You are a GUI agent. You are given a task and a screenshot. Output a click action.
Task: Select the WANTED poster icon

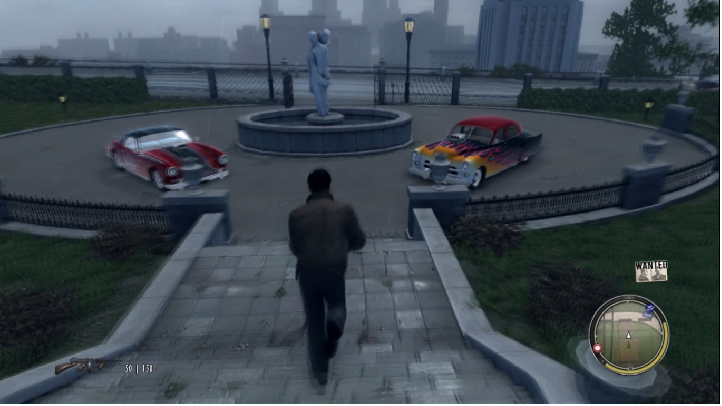(650, 271)
